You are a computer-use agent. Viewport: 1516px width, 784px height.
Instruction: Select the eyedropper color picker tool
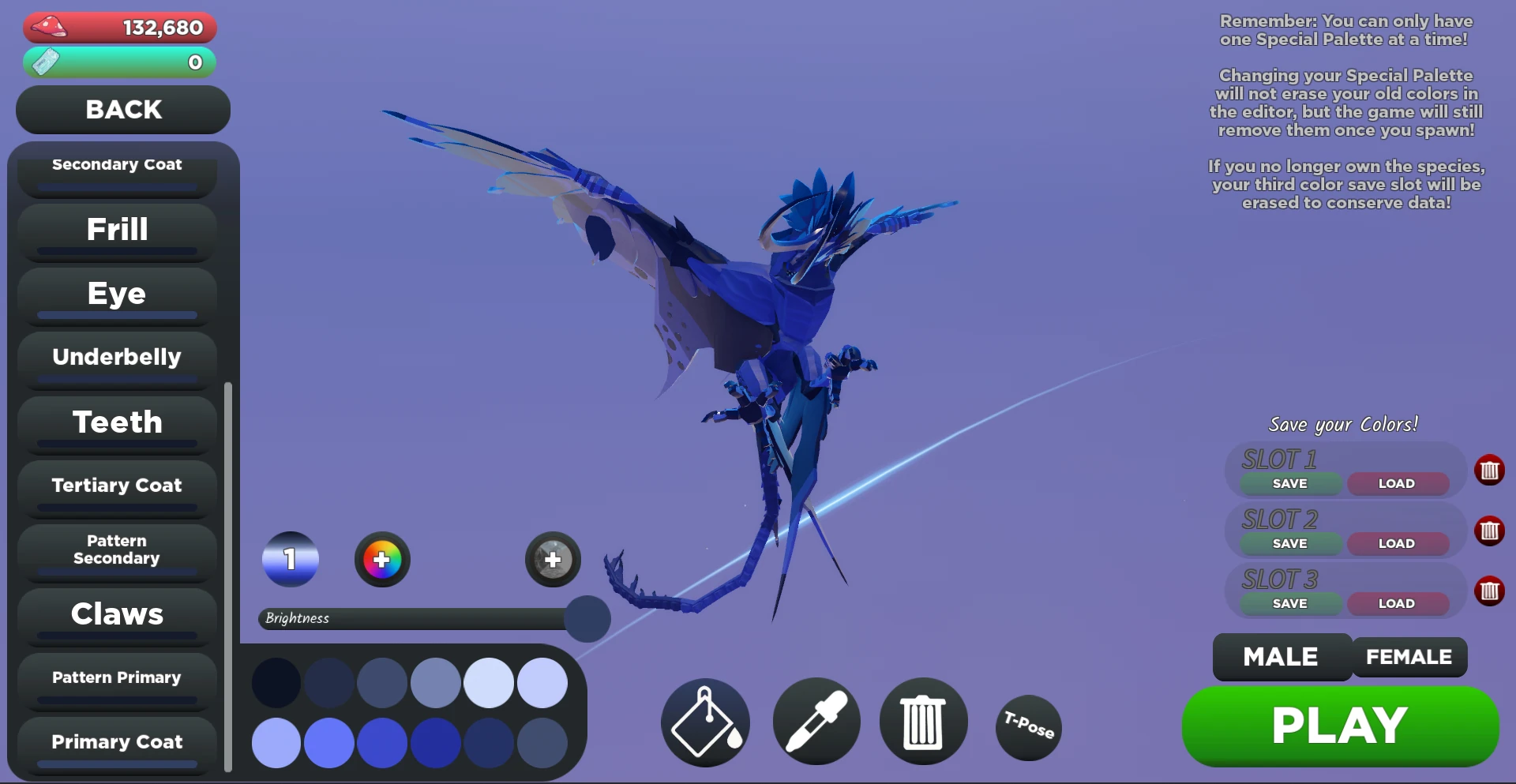click(816, 722)
